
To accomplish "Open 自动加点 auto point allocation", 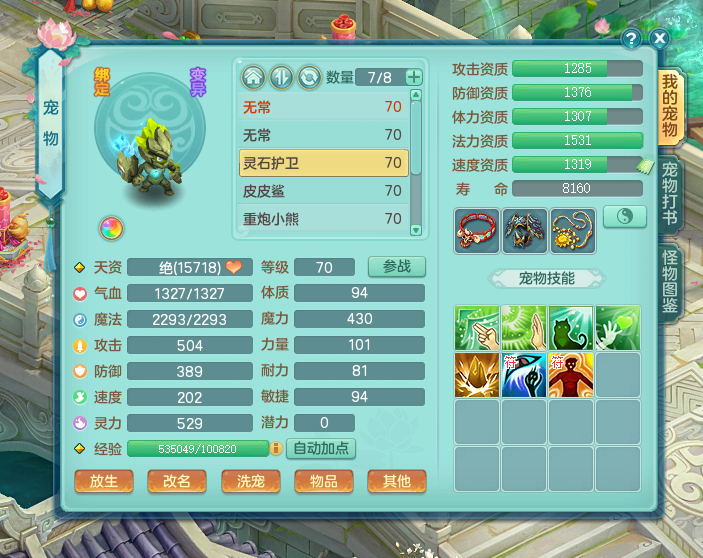I will tap(322, 448).
